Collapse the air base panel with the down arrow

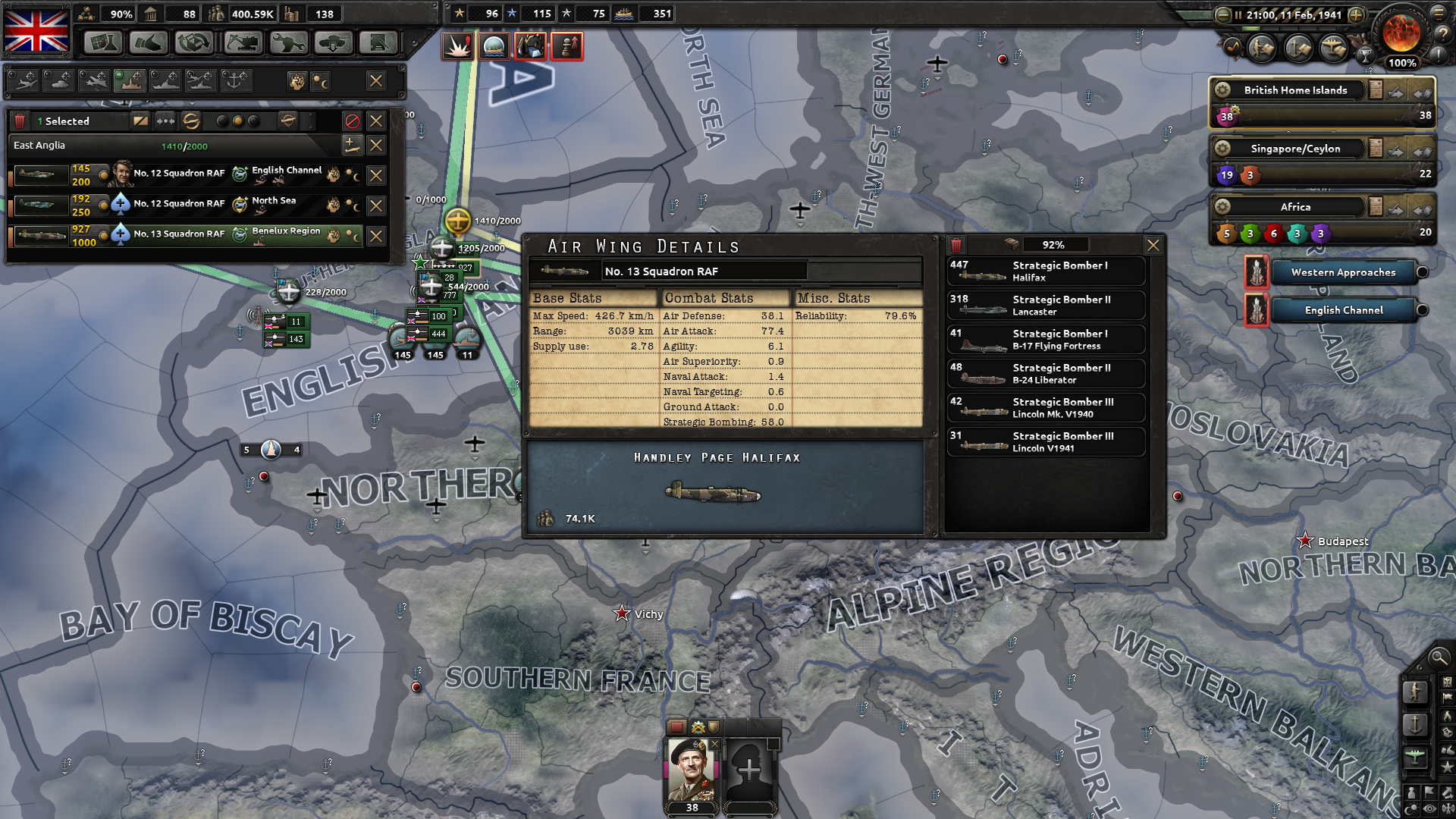pos(192,102)
